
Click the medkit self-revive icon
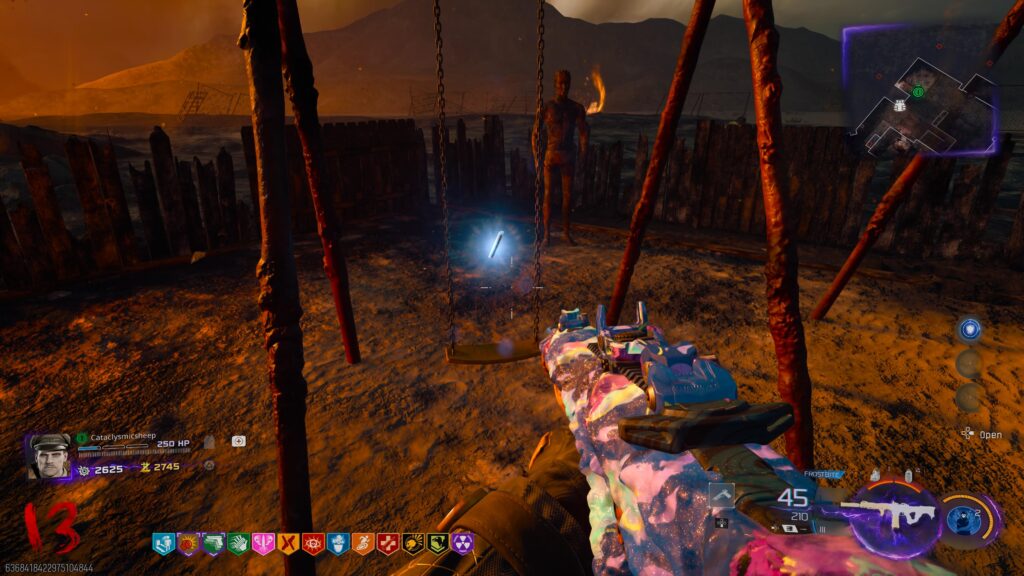click(239, 440)
